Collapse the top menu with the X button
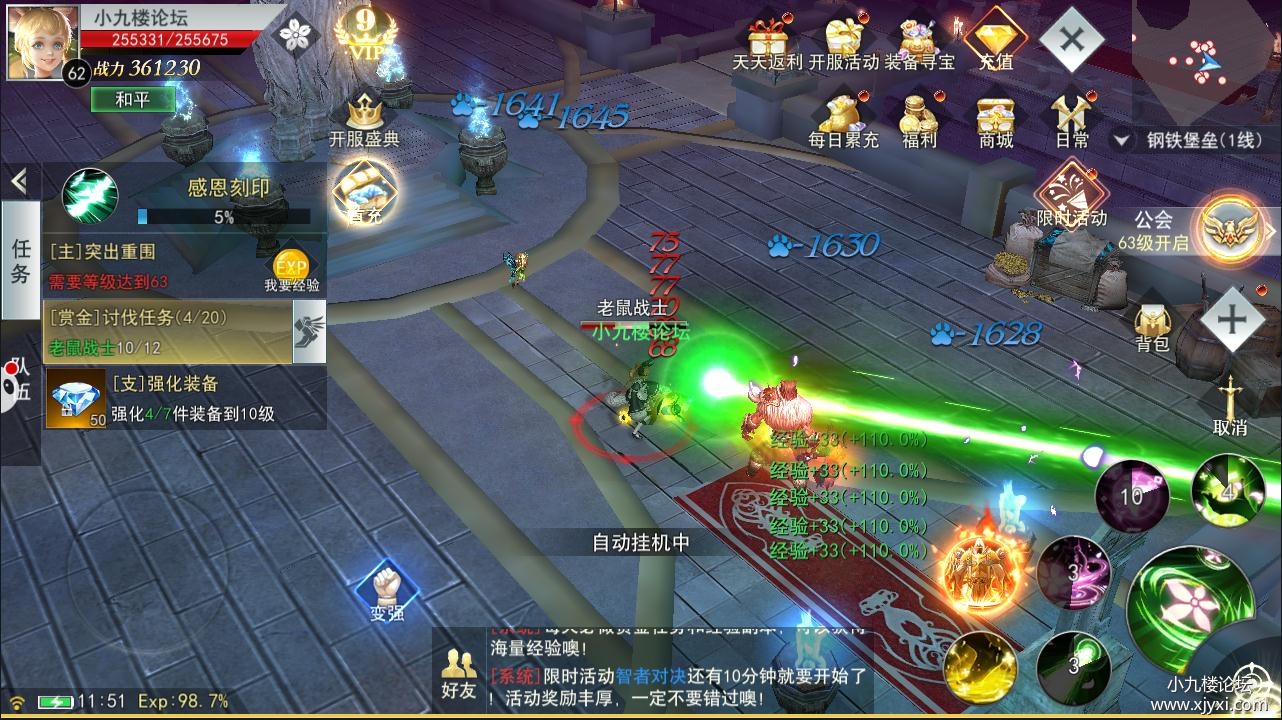Screen dimensions: 1282x720 [x=1071, y=40]
